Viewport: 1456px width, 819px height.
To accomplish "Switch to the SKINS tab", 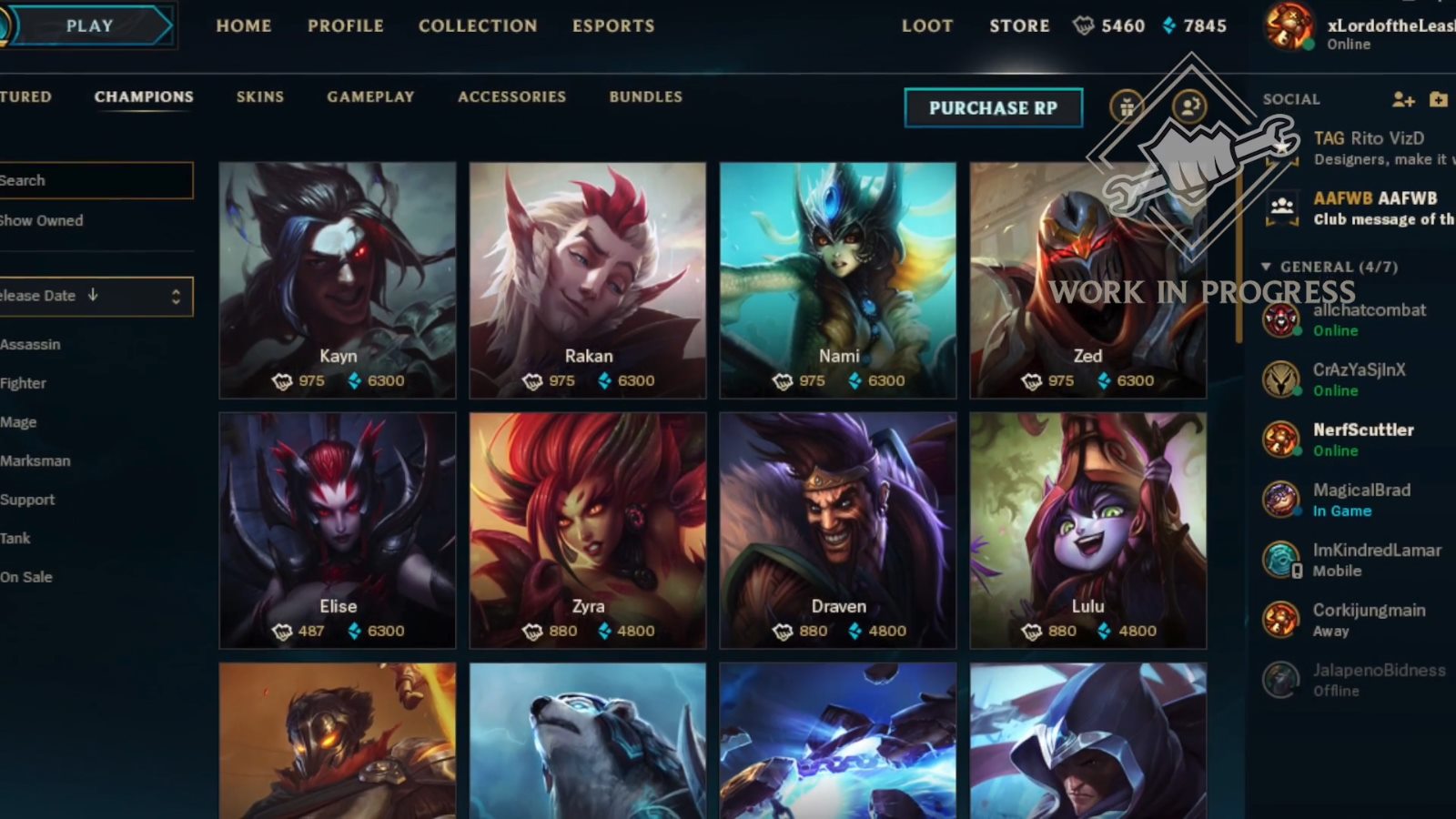I will click(260, 96).
